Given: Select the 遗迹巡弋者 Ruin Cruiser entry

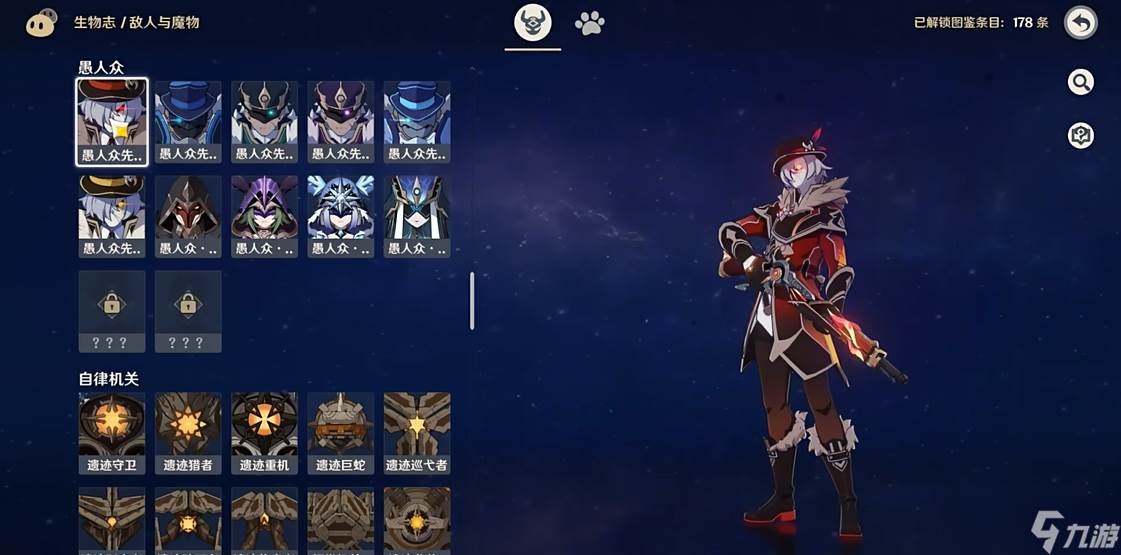Looking at the screenshot, I should pyautogui.click(x=417, y=432).
